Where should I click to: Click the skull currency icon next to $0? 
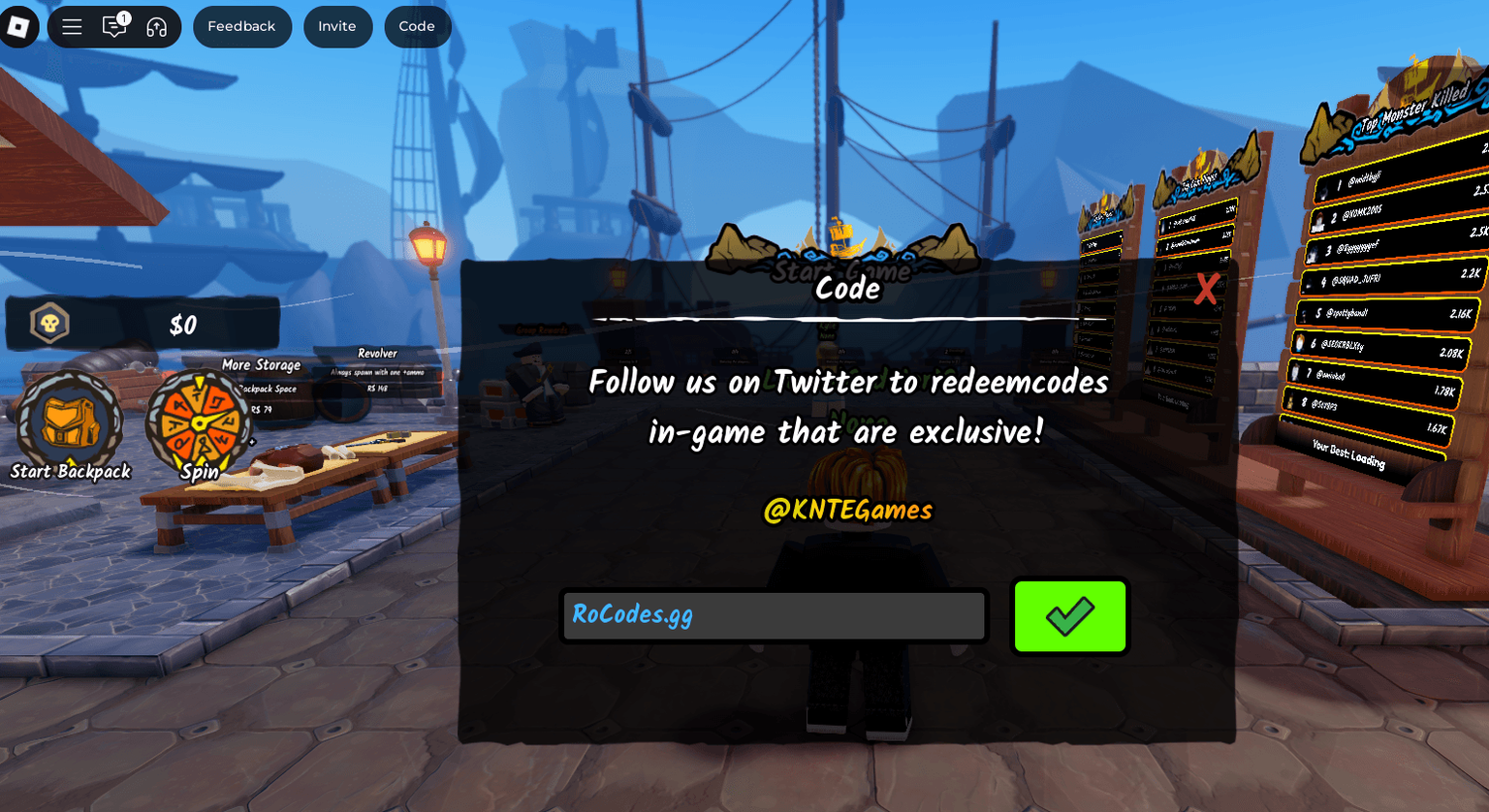tap(48, 324)
